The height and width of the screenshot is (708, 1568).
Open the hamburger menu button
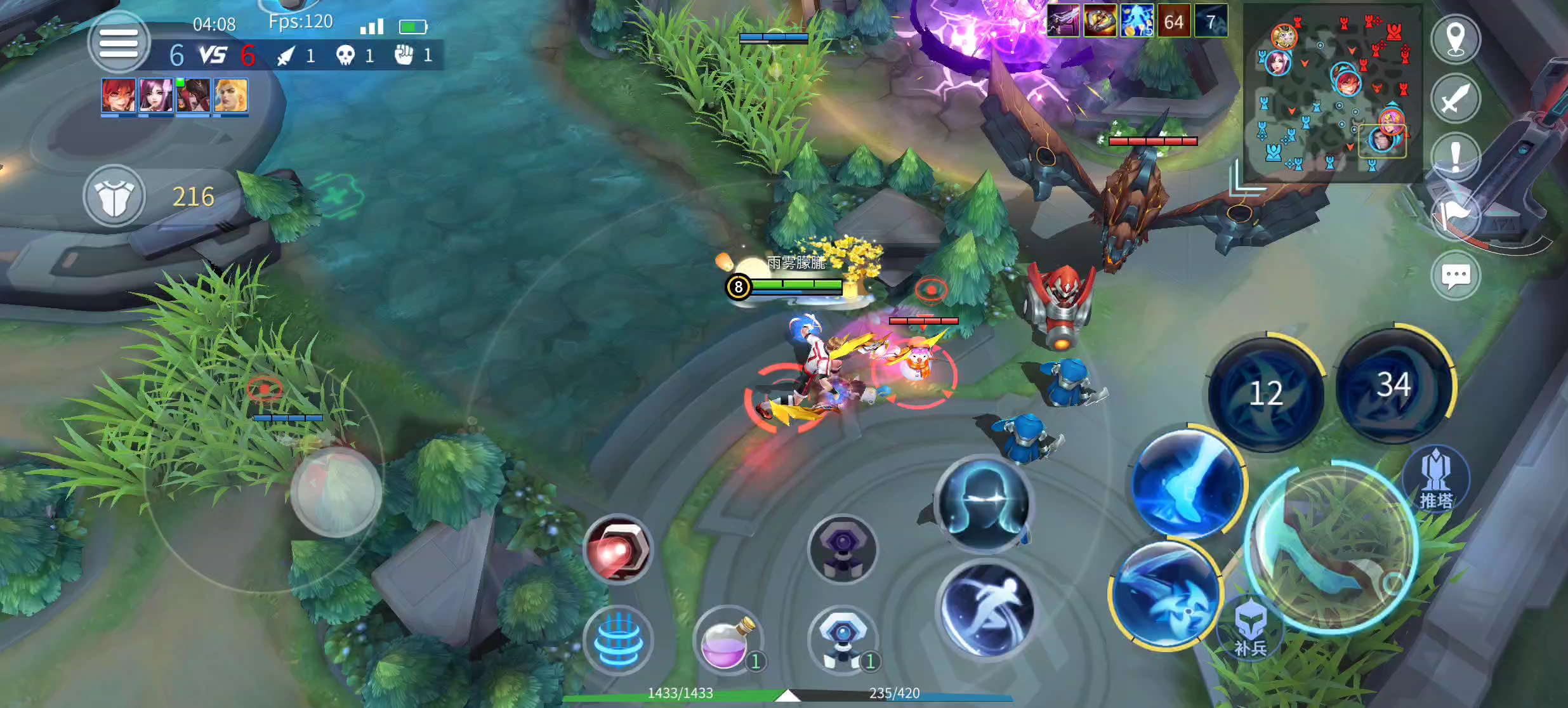point(119,43)
